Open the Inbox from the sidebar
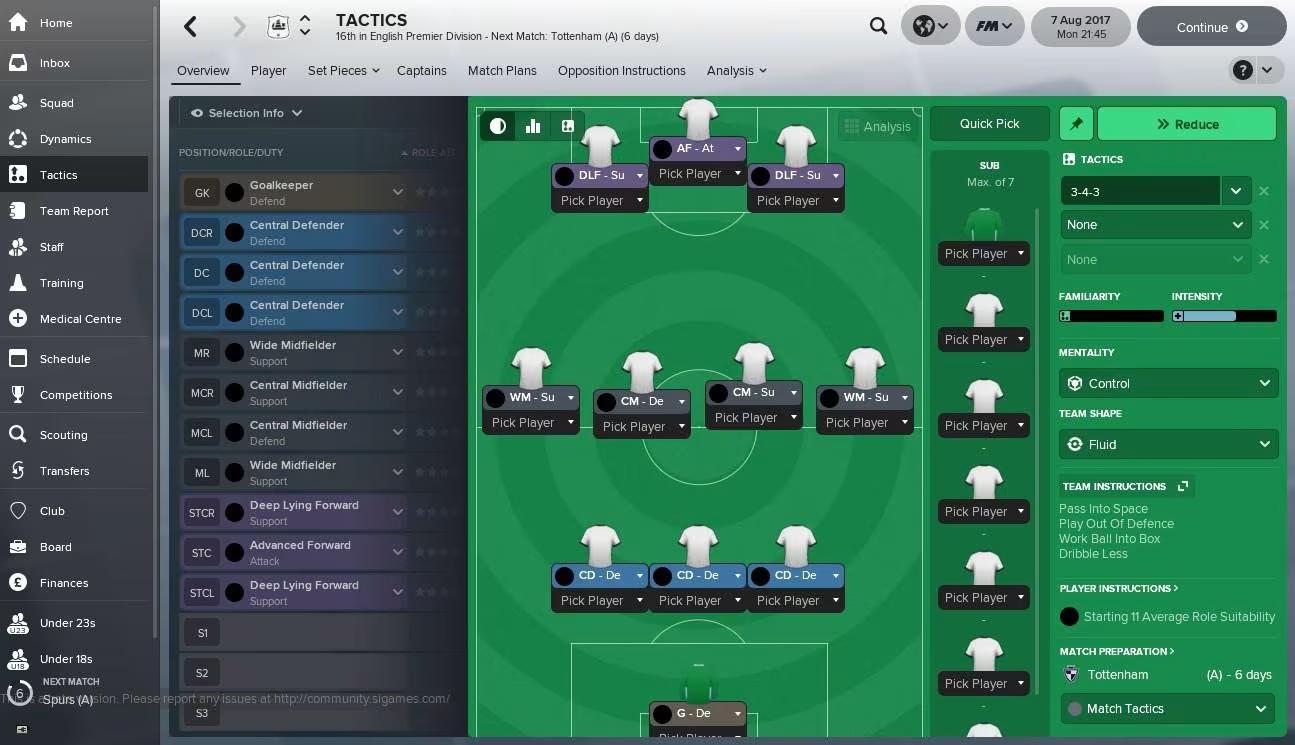The width and height of the screenshot is (1295, 745). coord(54,62)
